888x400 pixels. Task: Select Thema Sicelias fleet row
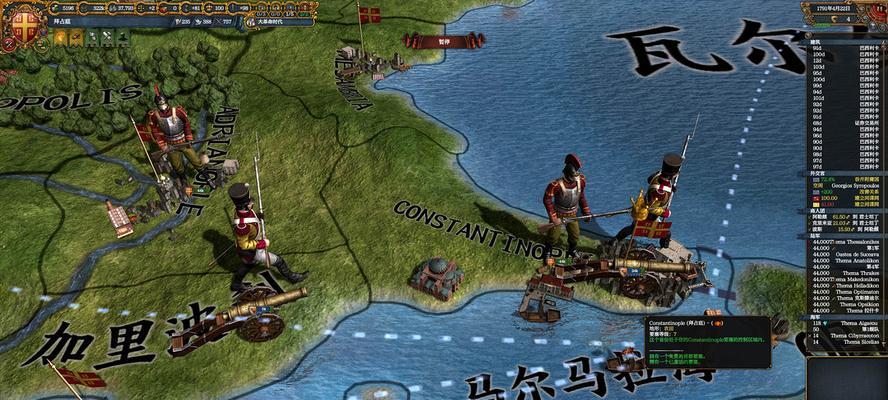pos(852,341)
